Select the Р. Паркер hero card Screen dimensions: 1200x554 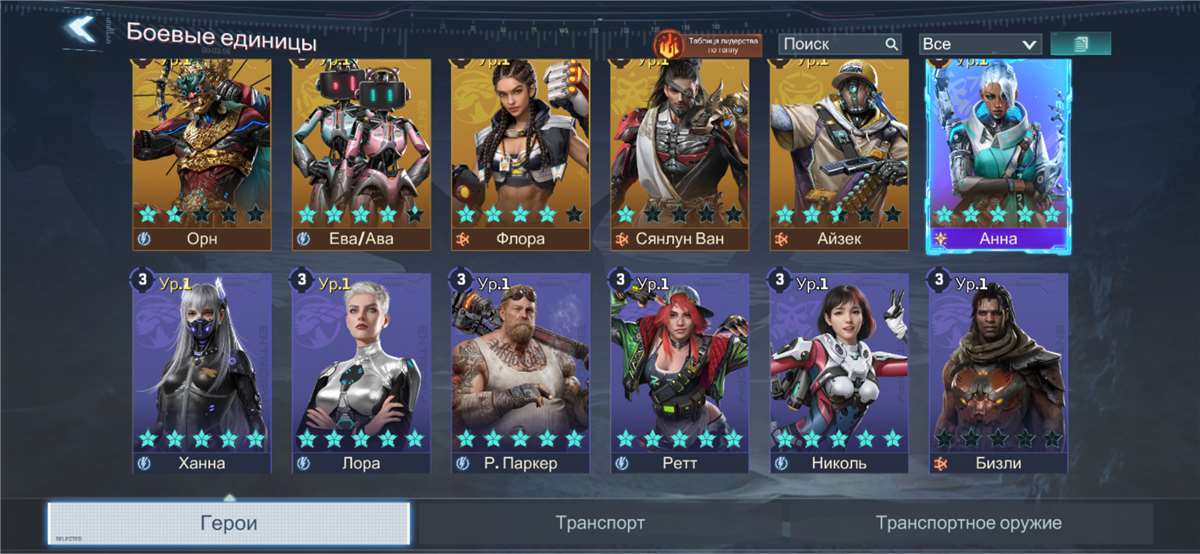pos(520,370)
